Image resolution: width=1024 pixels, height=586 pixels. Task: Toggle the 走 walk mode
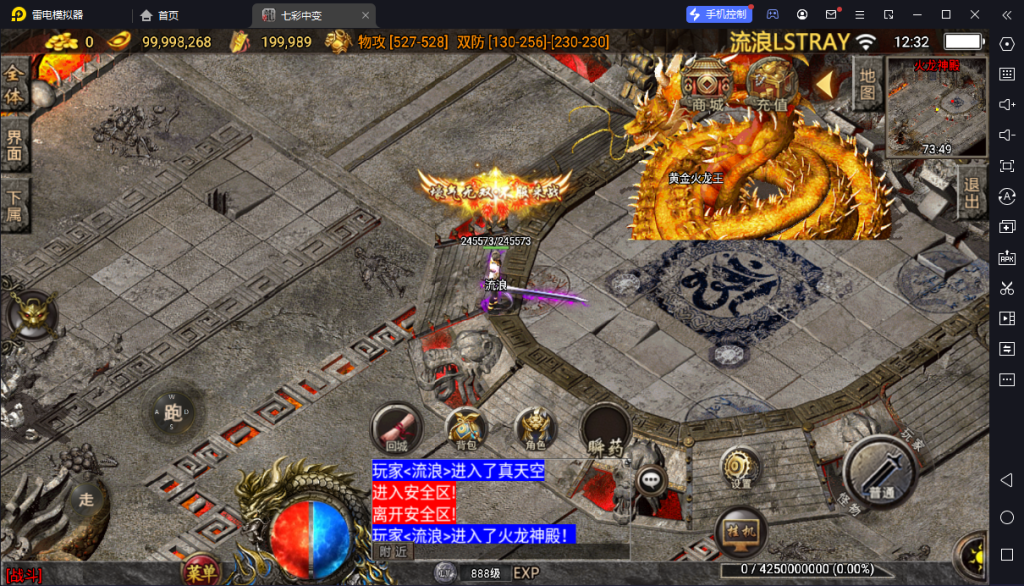point(88,497)
